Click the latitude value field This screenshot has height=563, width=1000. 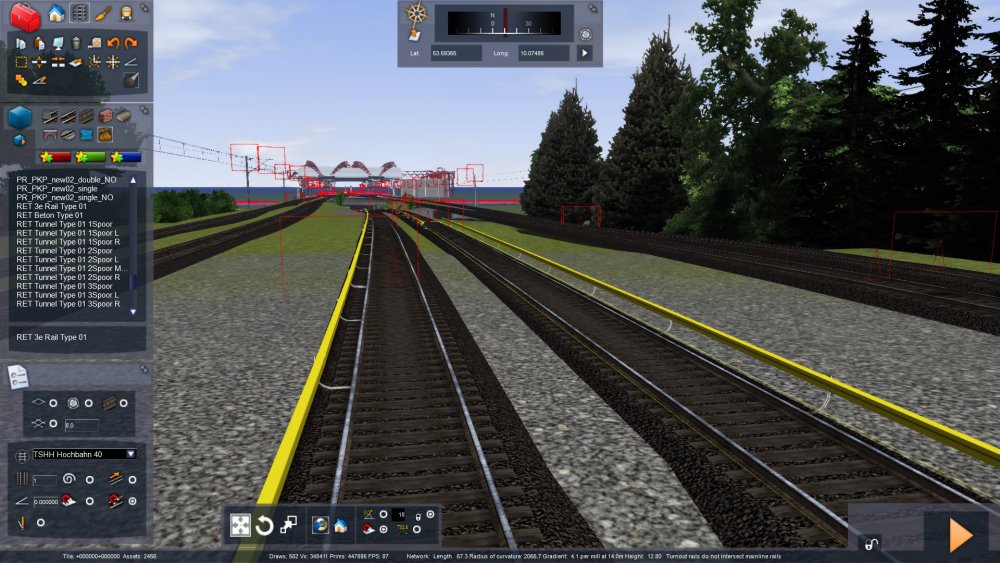[455, 52]
